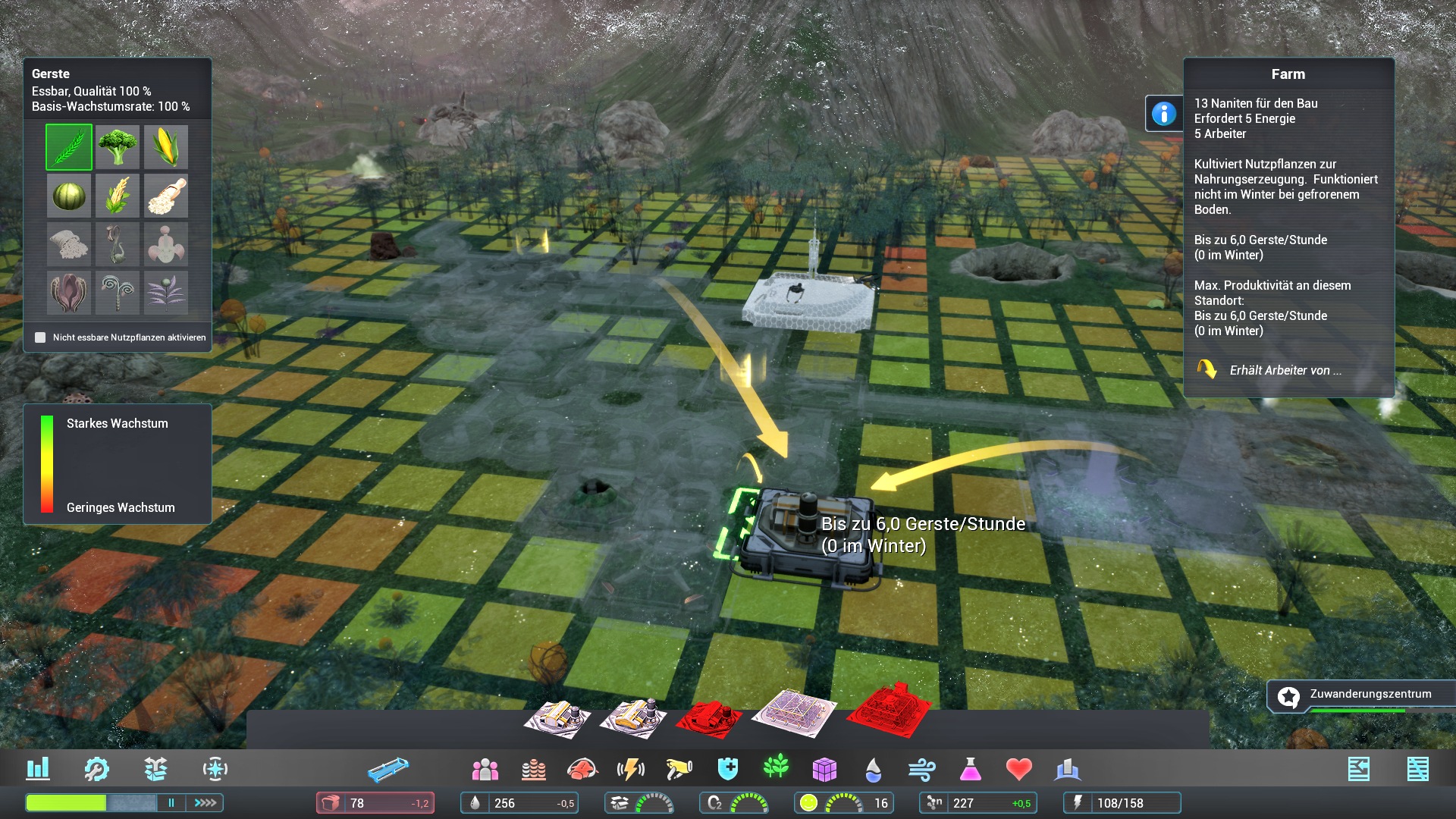The height and width of the screenshot is (819, 1456).
Task: Choose the corn crop
Action: coord(166,147)
